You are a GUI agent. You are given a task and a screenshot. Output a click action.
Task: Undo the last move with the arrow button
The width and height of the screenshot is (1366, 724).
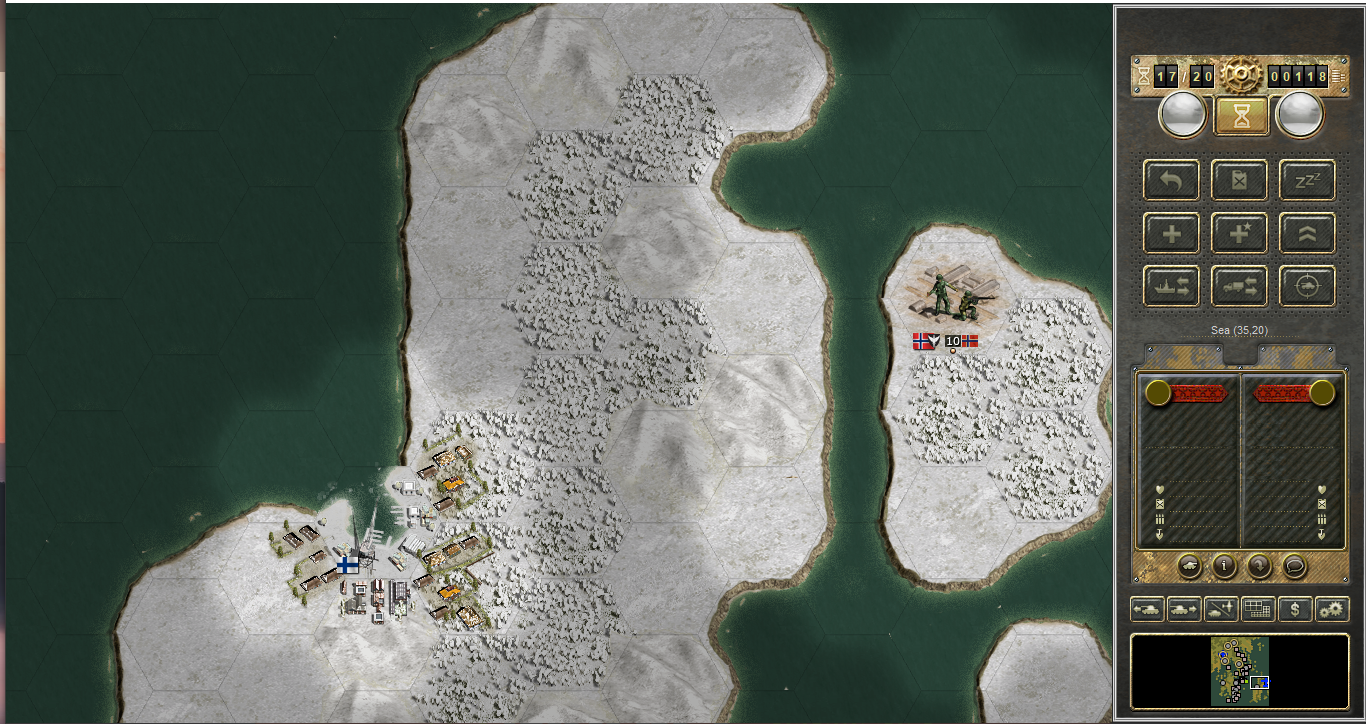point(1171,181)
